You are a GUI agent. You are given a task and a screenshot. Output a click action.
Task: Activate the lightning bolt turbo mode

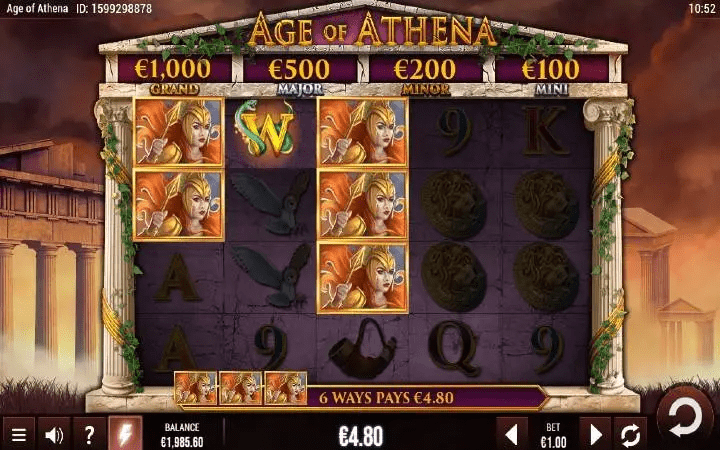[x=126, y=435]
